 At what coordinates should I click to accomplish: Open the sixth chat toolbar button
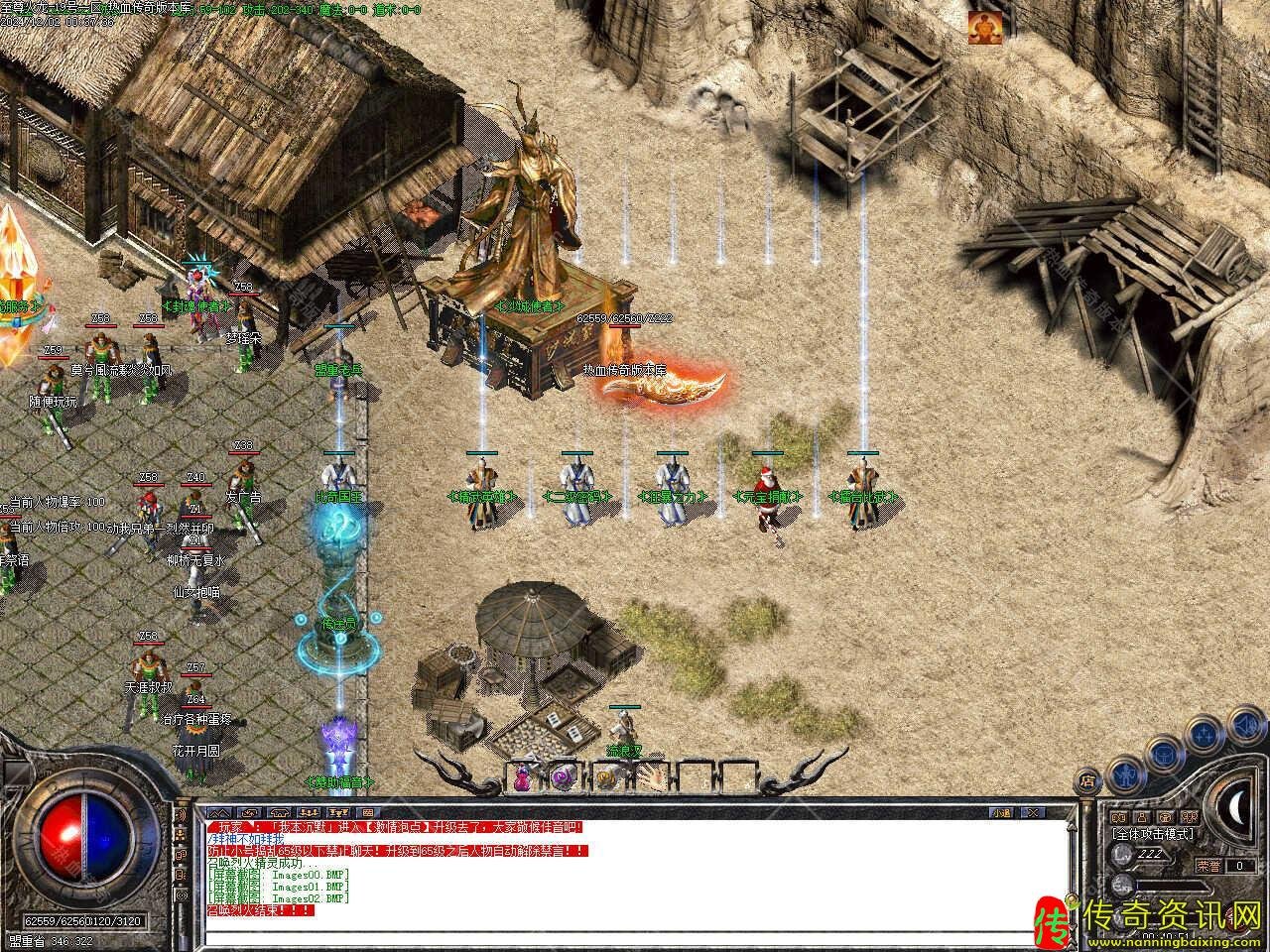click(x=368, y=812)
